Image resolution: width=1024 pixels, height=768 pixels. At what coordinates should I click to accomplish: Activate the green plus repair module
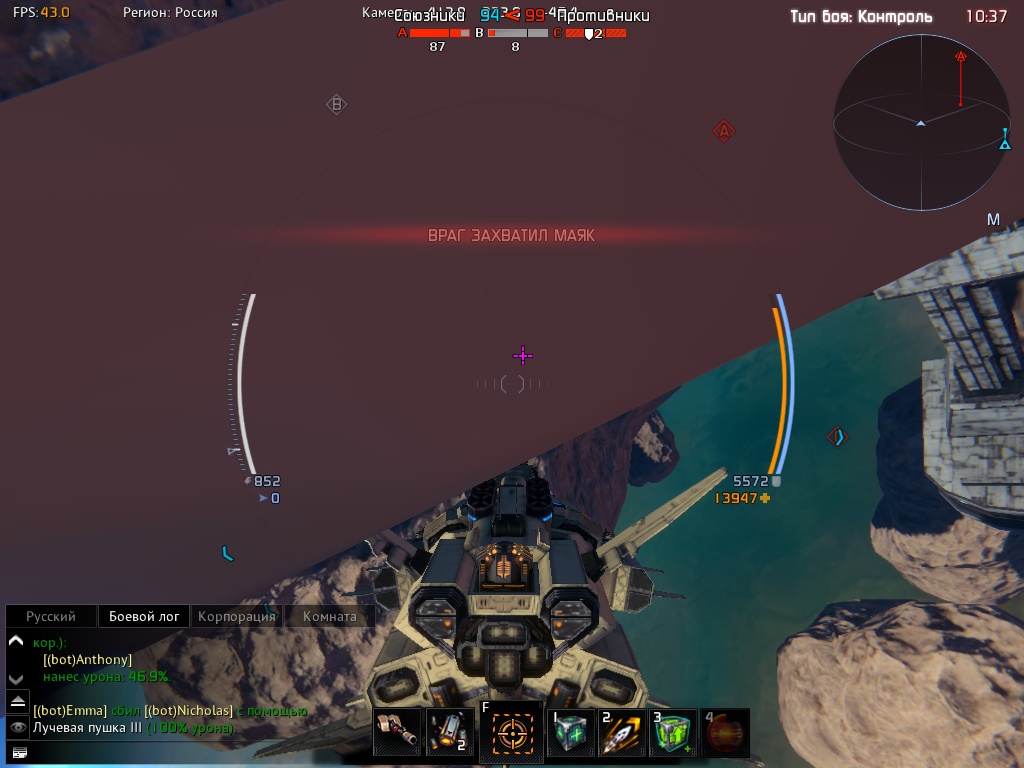point(571,733)
